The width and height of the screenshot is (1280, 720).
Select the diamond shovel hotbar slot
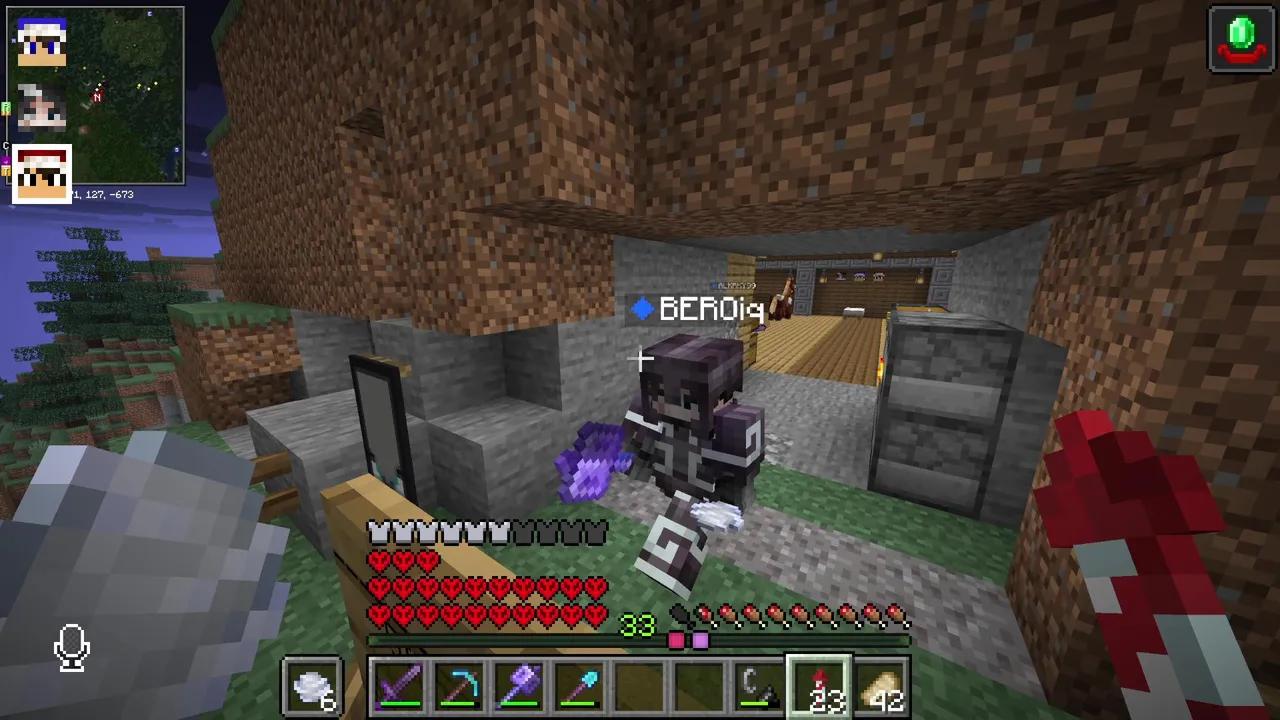[578, 685]
